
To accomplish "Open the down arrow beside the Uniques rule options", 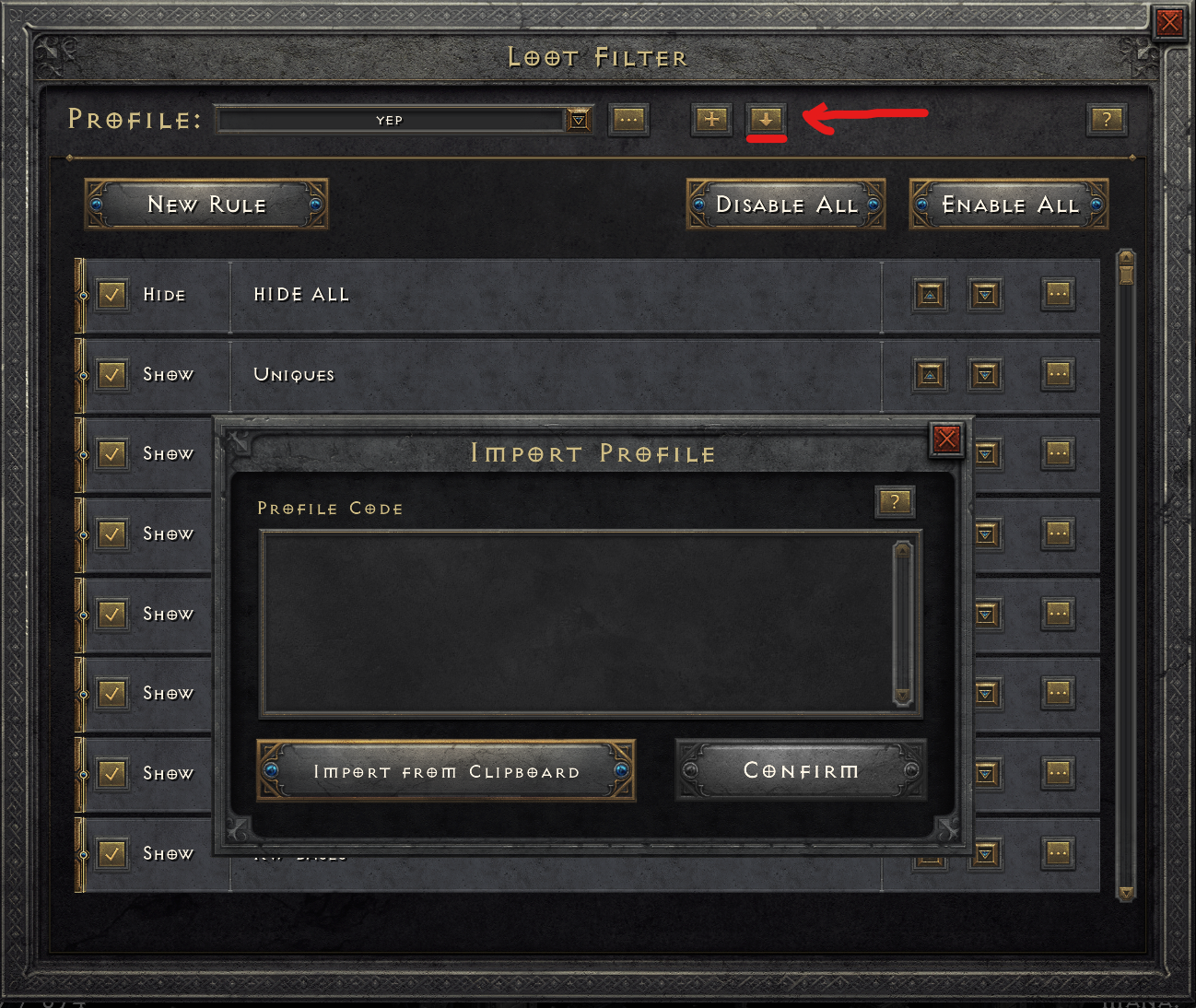I will (984, 375).
